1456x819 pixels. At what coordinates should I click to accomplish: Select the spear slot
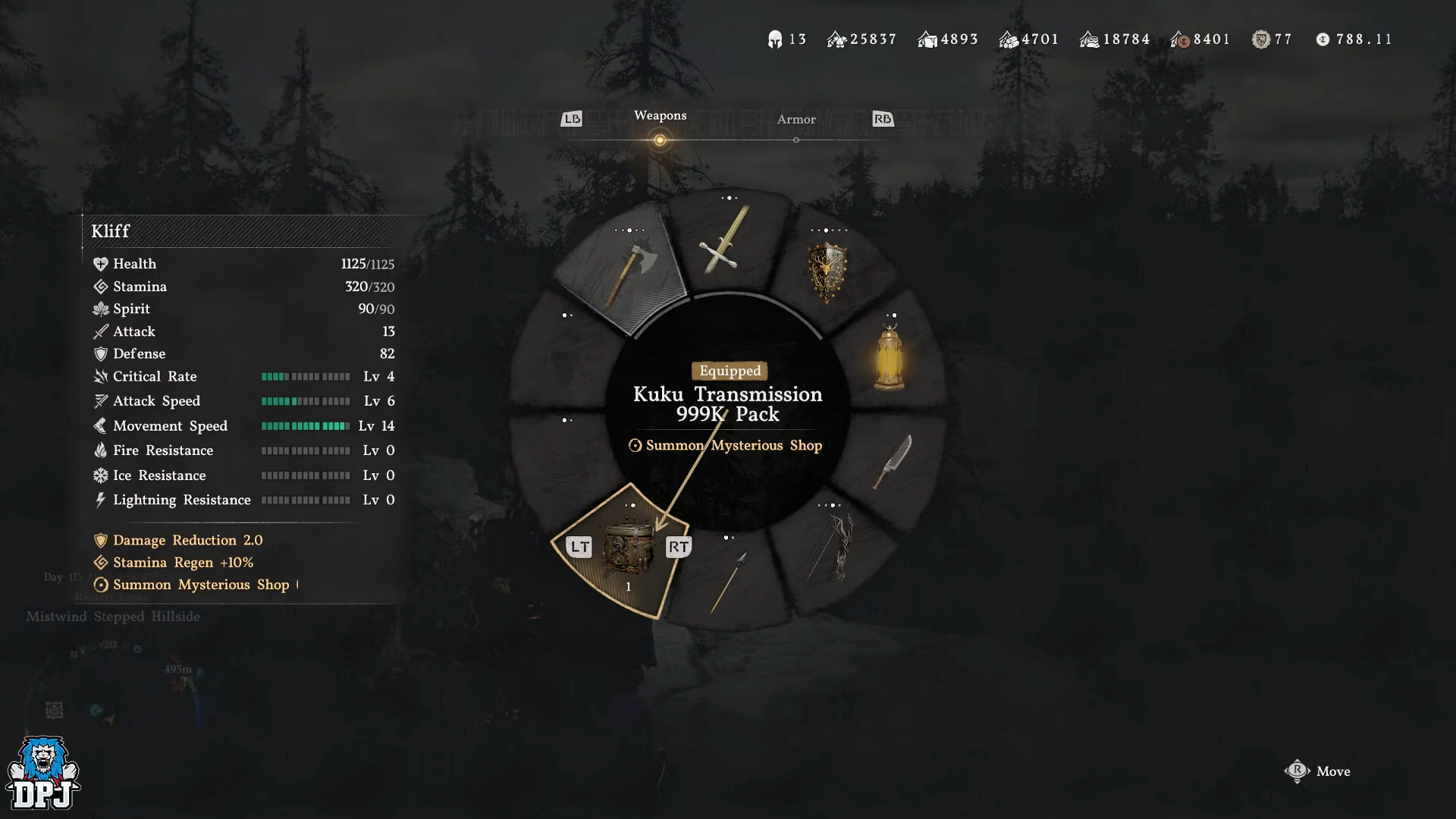[x=729, y=582]
